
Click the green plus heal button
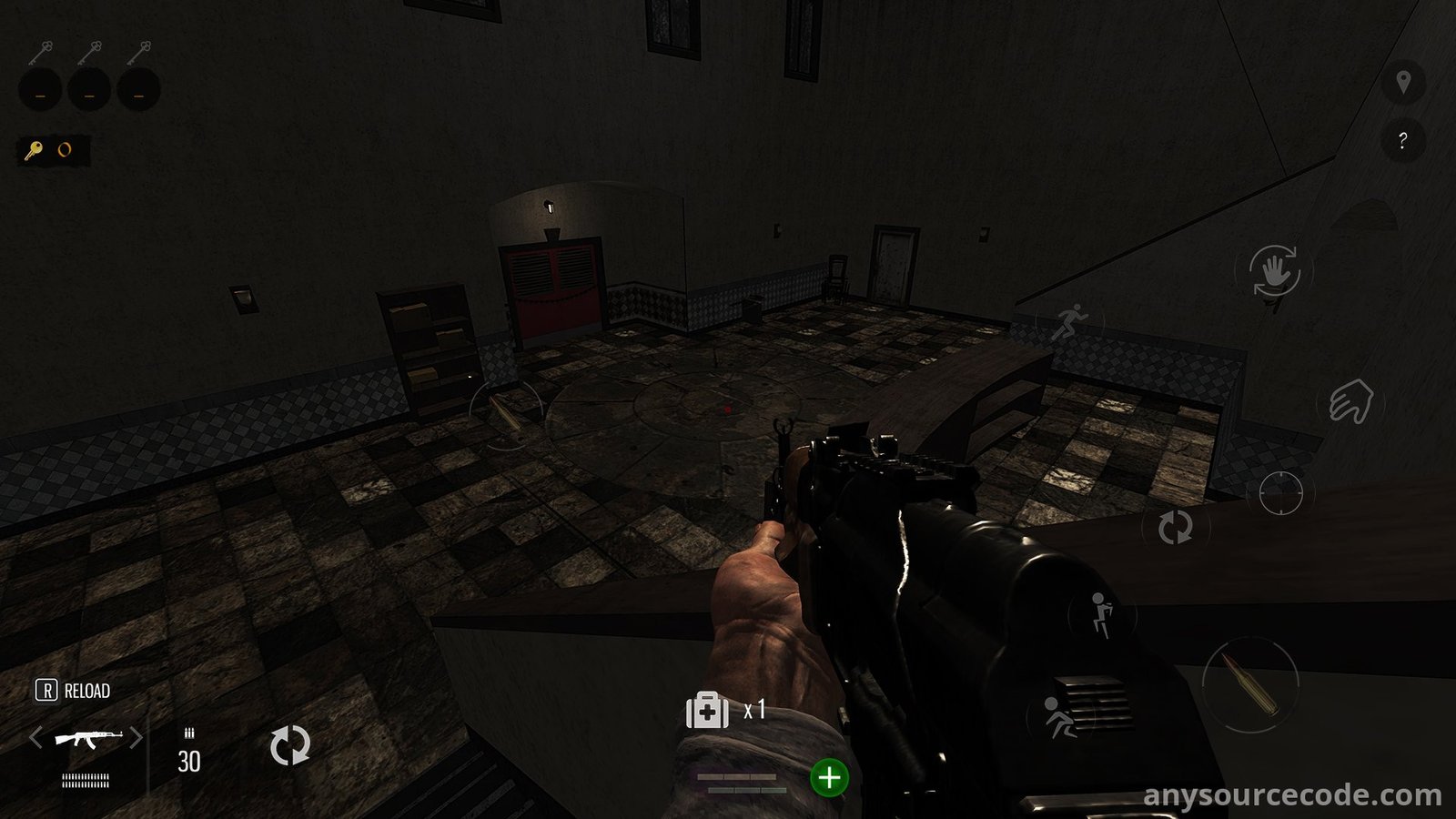(829, 778)
